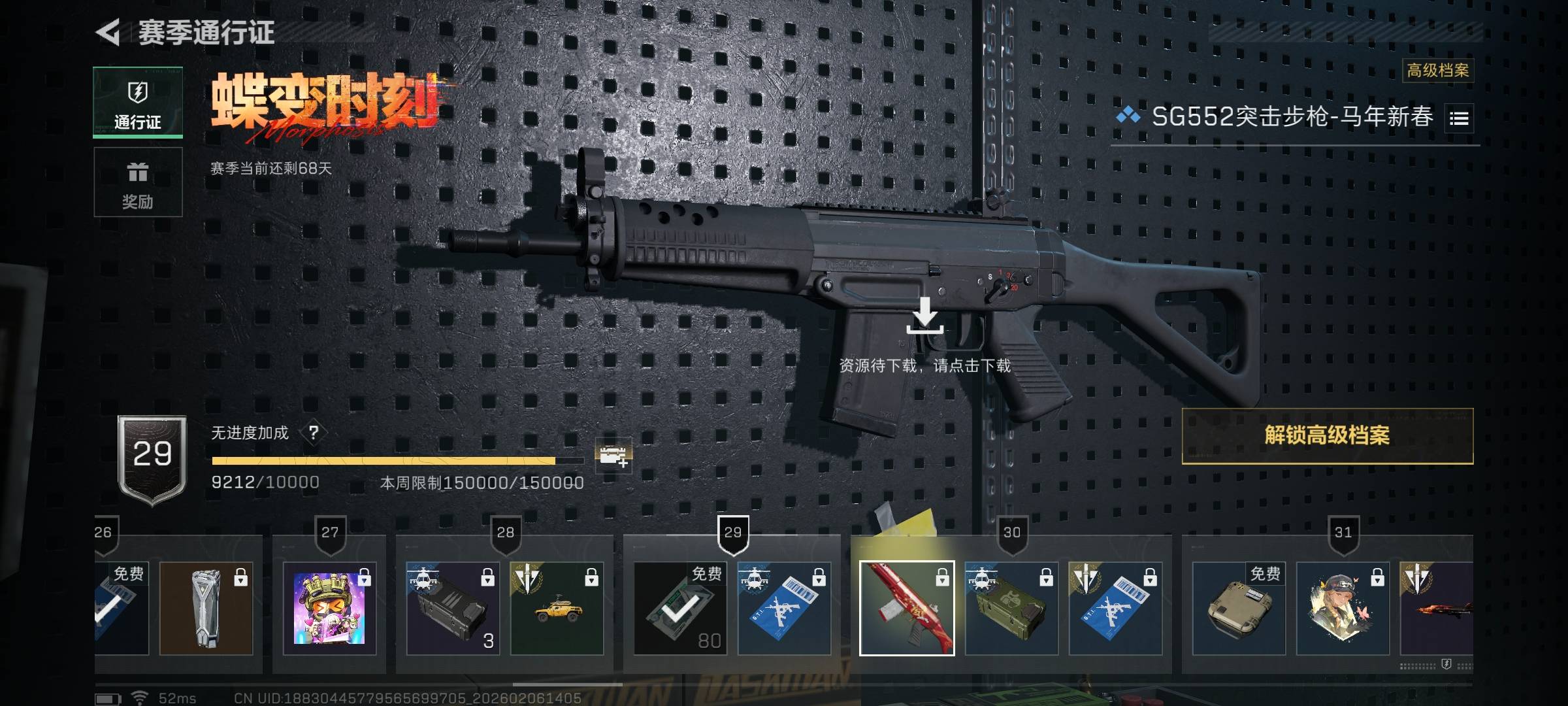The image size is (1568, 706).
Task: Switch to the 通行证 tab
Action: coord(138,103)
